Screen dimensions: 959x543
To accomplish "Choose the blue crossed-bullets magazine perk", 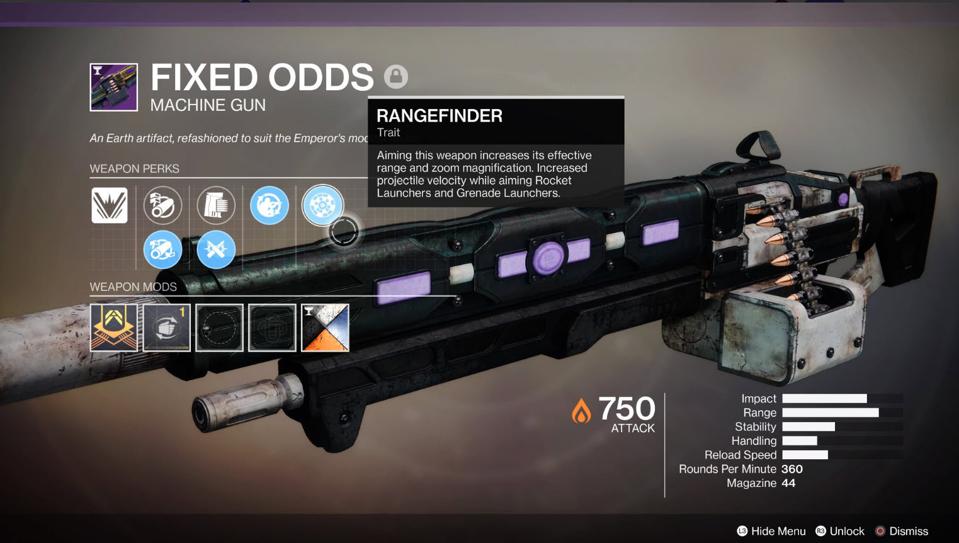I will [x=216, y=249].
